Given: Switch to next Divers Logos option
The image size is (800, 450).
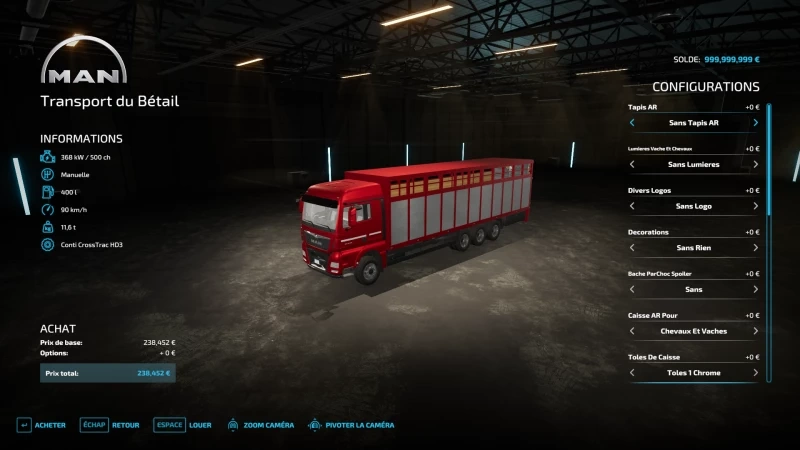Looking at the screenshot, I should [755, 206].
